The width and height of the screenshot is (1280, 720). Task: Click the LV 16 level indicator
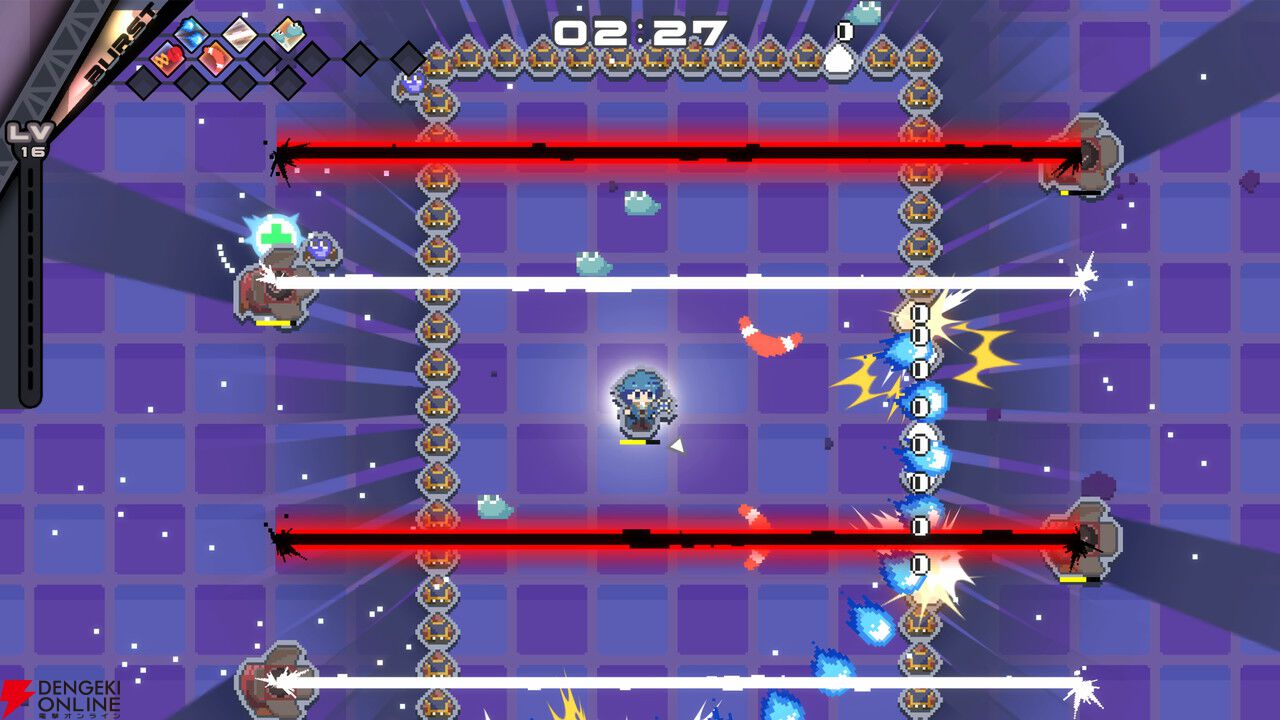tap(25, 140)
